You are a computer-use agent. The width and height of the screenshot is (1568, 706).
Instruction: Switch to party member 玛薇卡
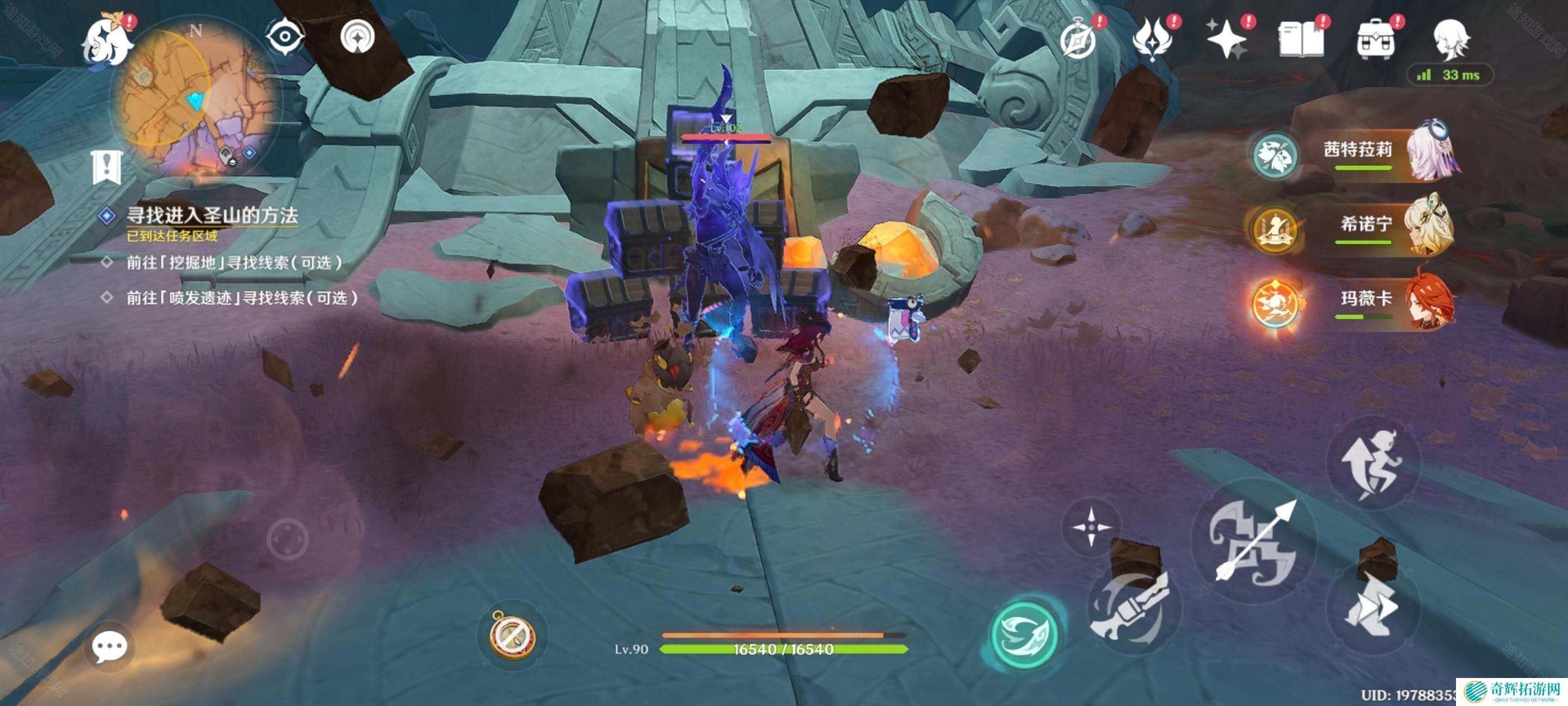pos(1376,301)
